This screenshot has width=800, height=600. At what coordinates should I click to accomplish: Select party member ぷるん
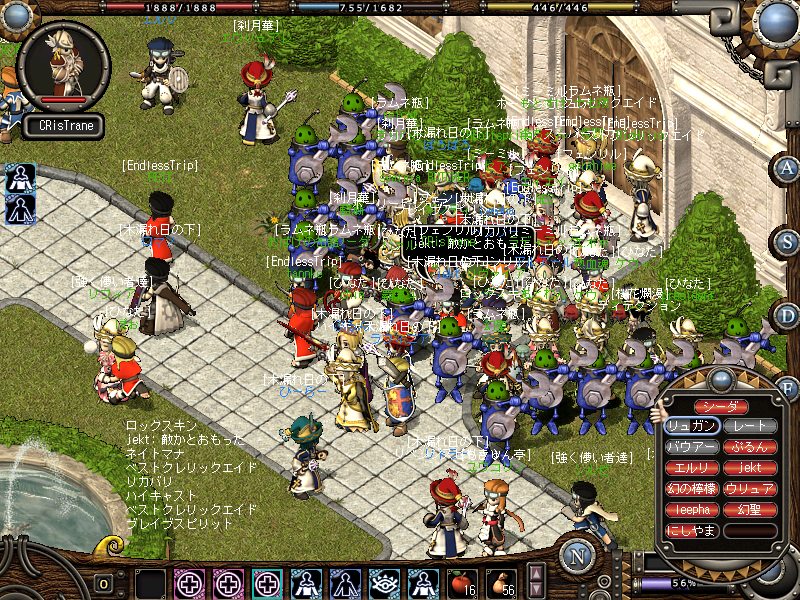click(750, 447)
